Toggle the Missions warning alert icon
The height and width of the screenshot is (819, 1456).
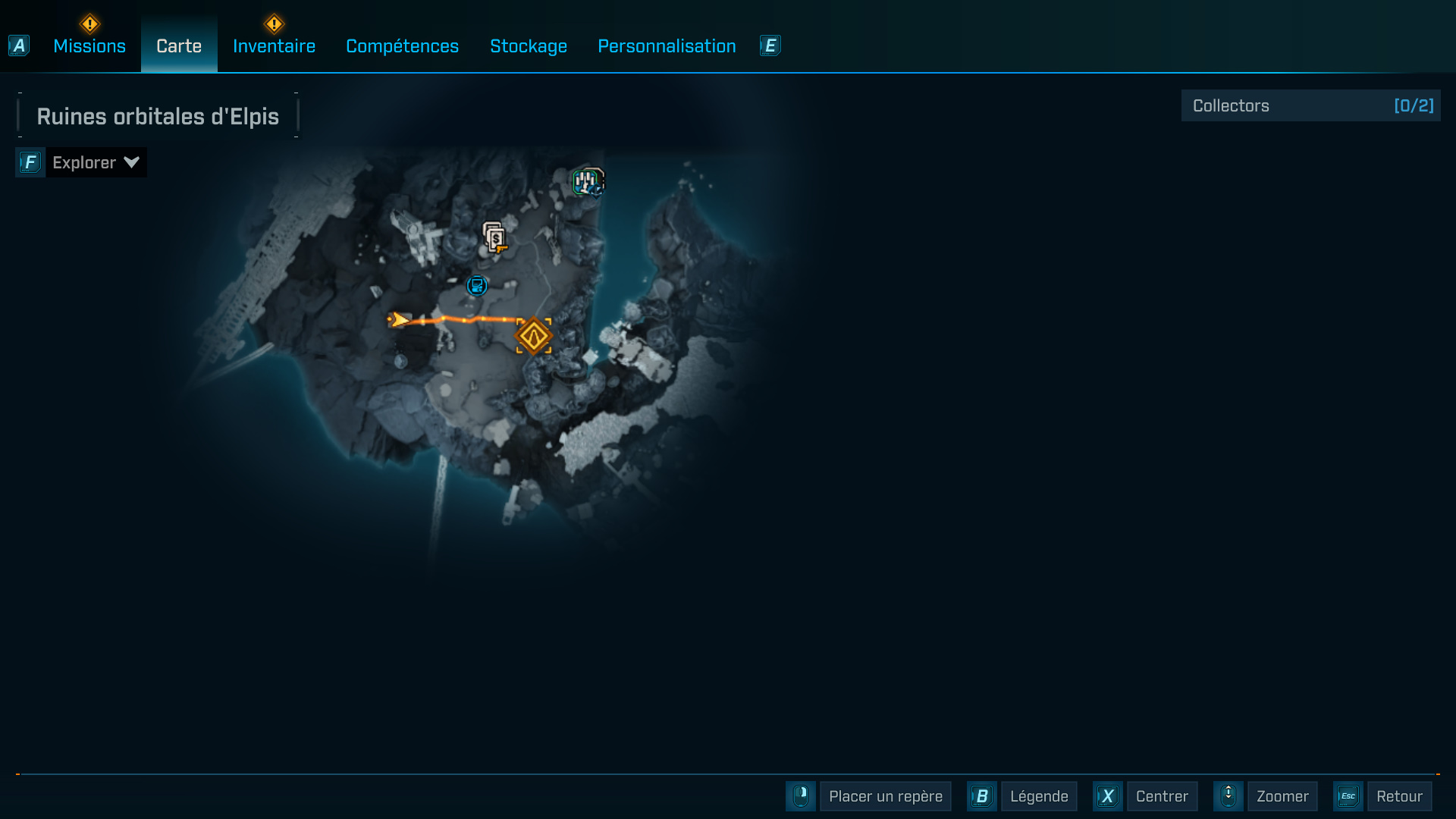pos(89,23)
